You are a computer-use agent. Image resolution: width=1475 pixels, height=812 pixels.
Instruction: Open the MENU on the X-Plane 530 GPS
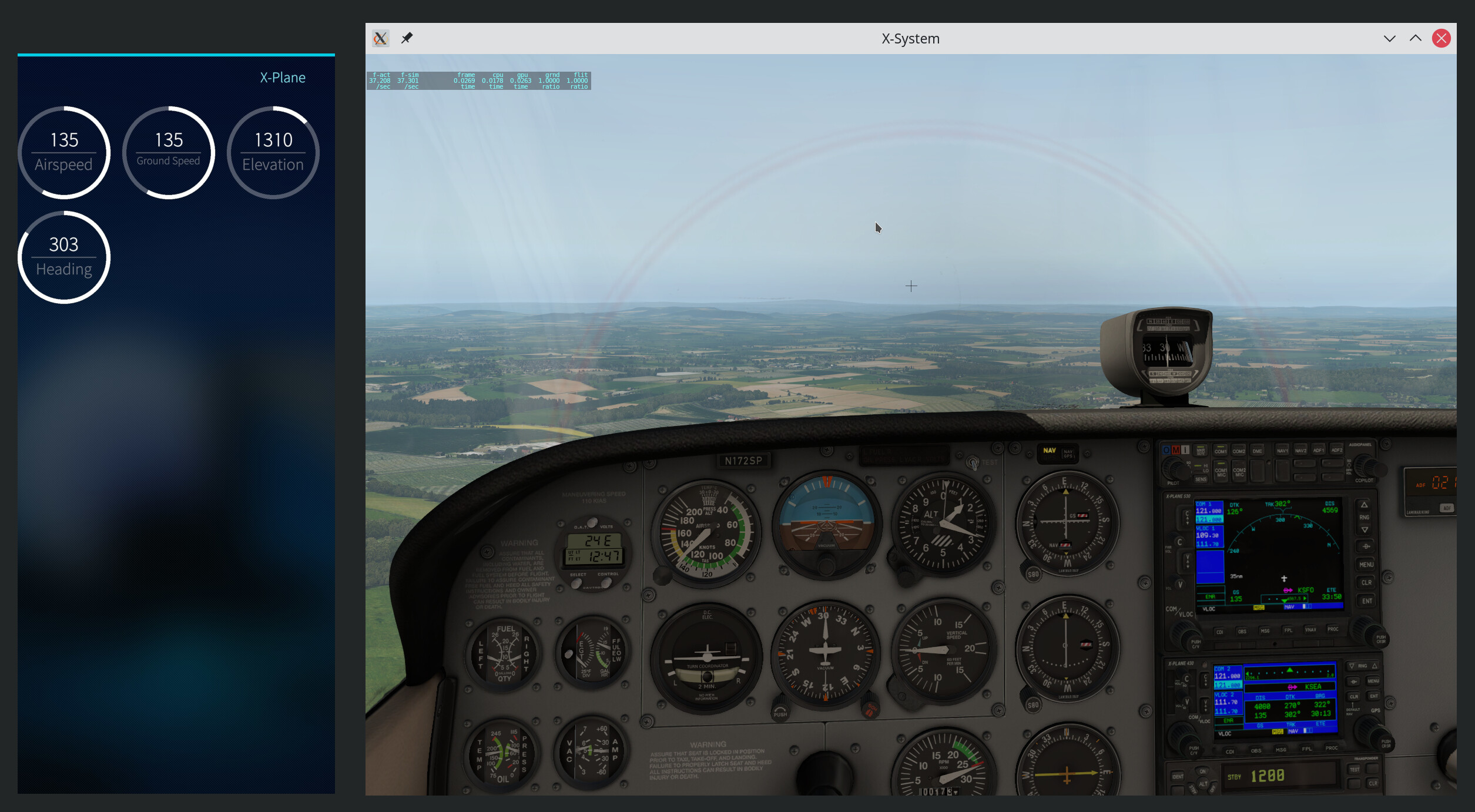(x=1366, y=565)
